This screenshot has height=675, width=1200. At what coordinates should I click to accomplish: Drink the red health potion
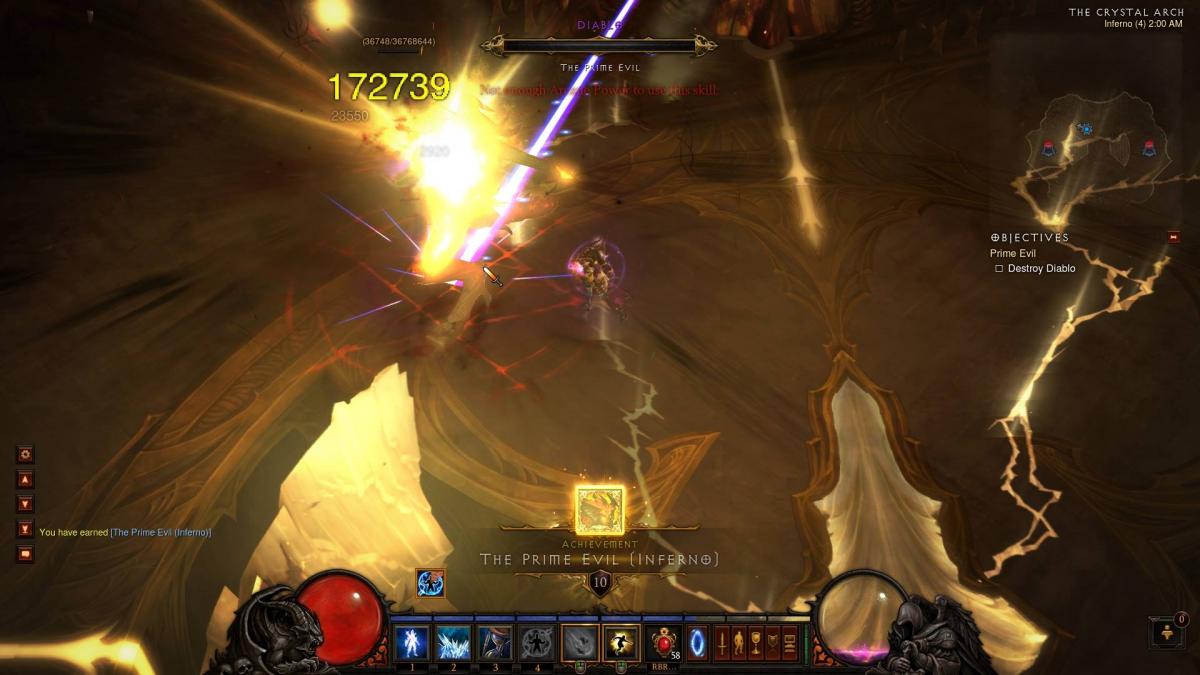(x=664, y=643)
